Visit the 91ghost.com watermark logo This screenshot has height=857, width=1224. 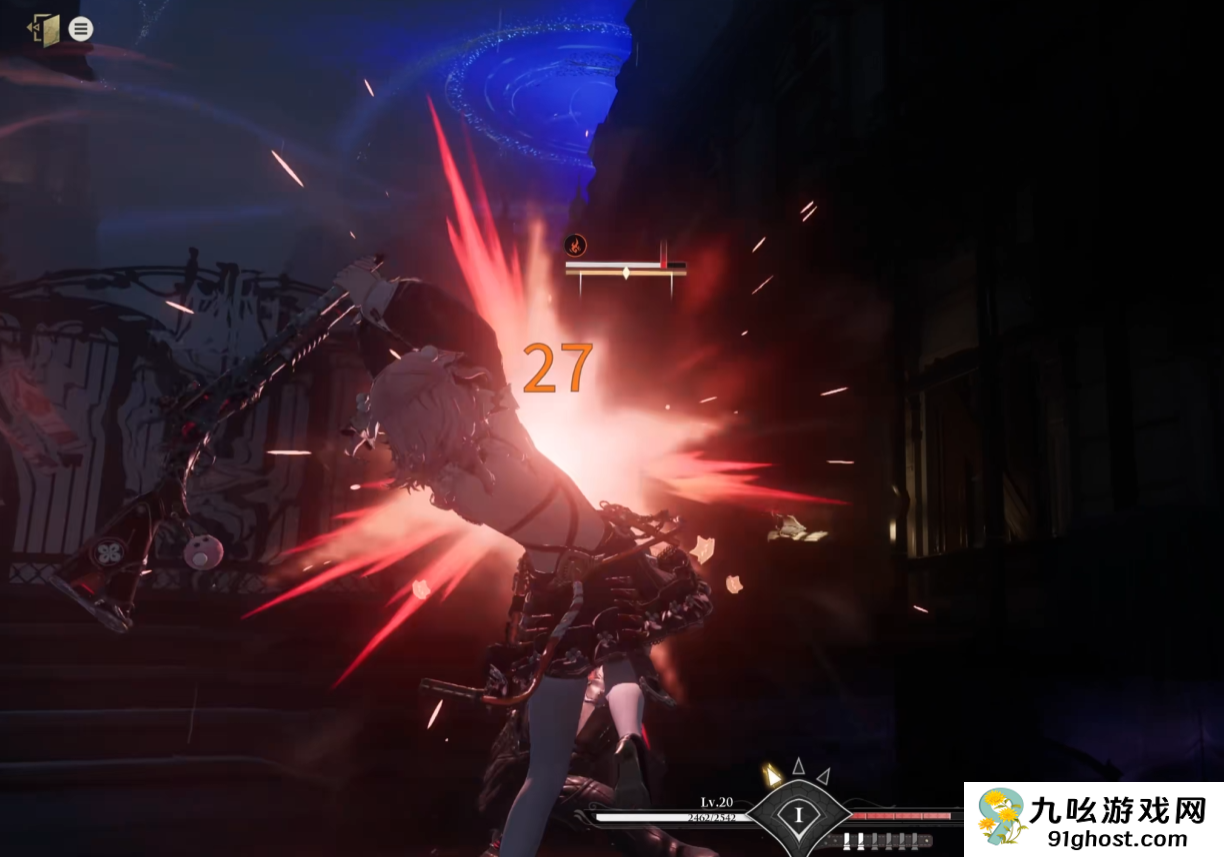click(x=1093, y=819)
